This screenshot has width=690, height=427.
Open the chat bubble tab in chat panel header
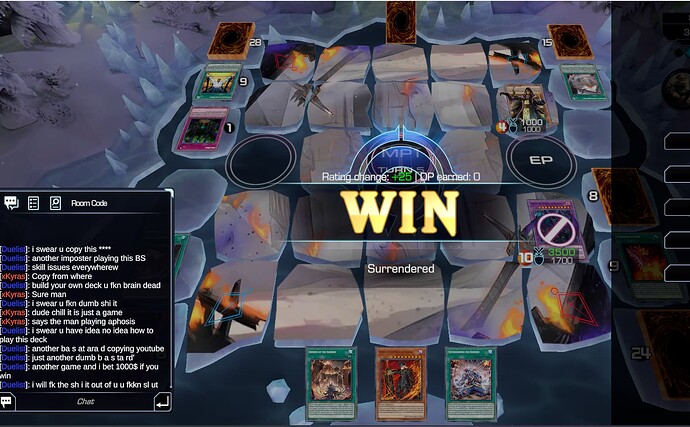coord(12,203)
